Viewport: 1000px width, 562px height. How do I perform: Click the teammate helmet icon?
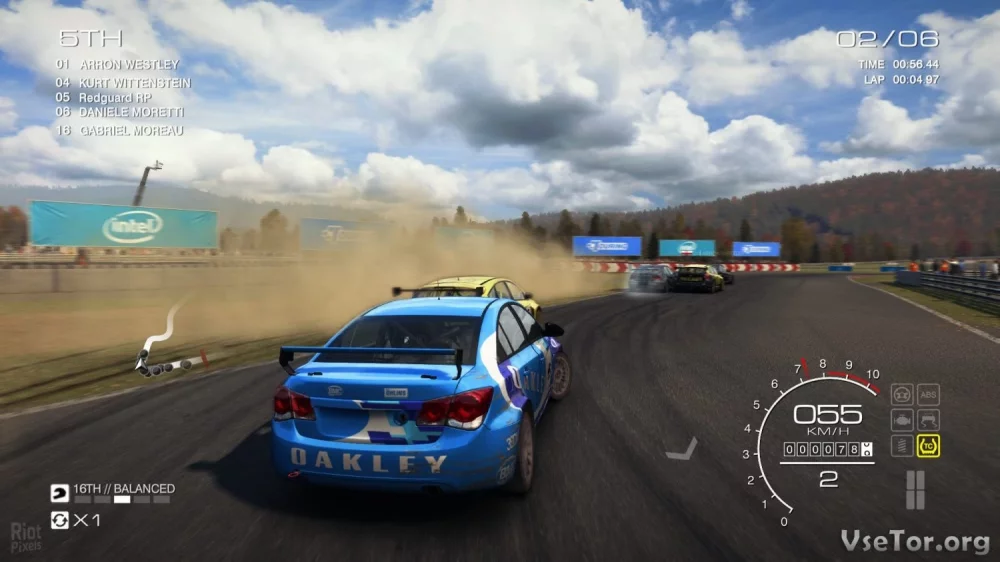tap(60, 492)
